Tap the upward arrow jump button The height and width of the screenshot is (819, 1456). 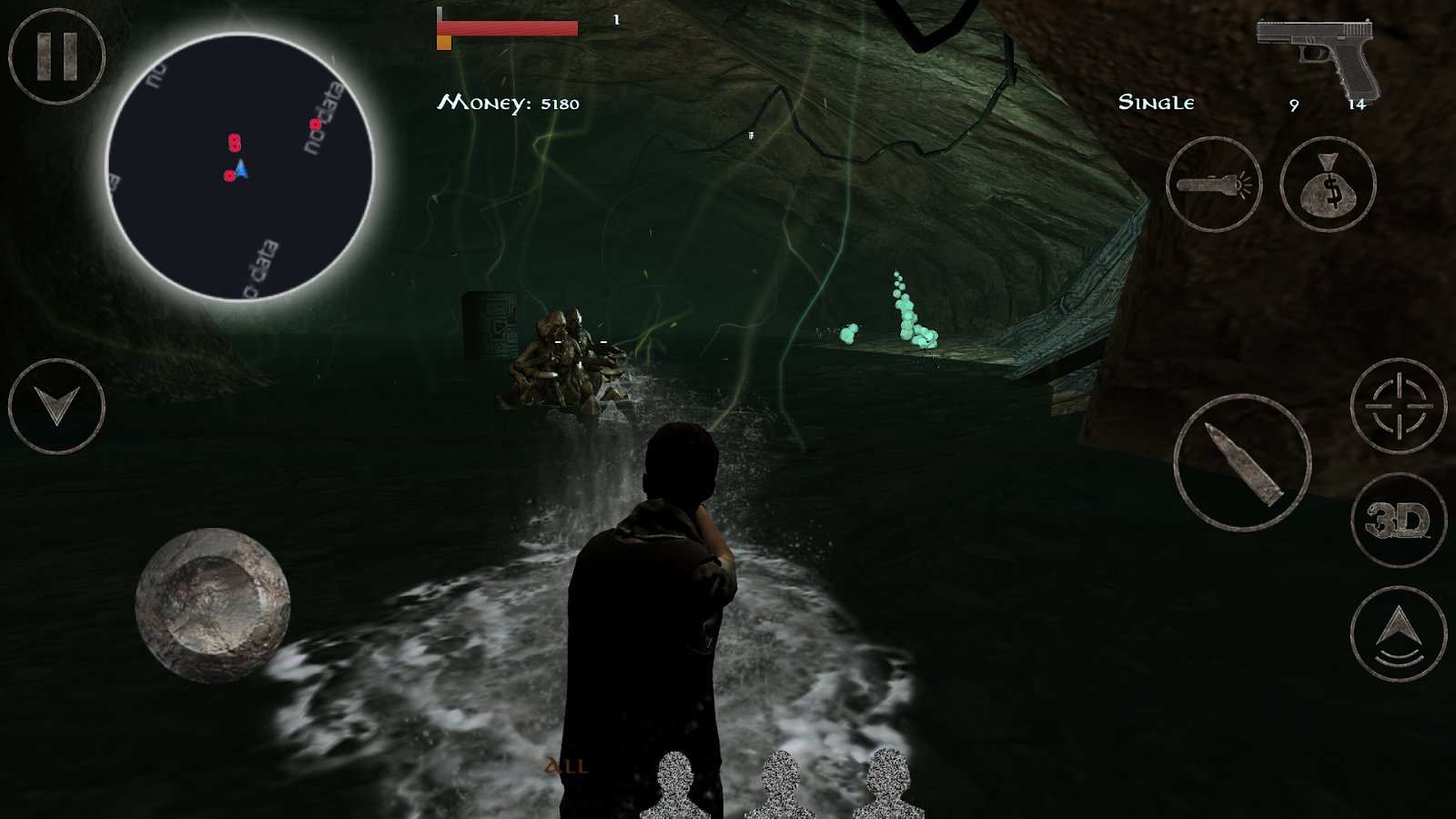point(1399,633)
